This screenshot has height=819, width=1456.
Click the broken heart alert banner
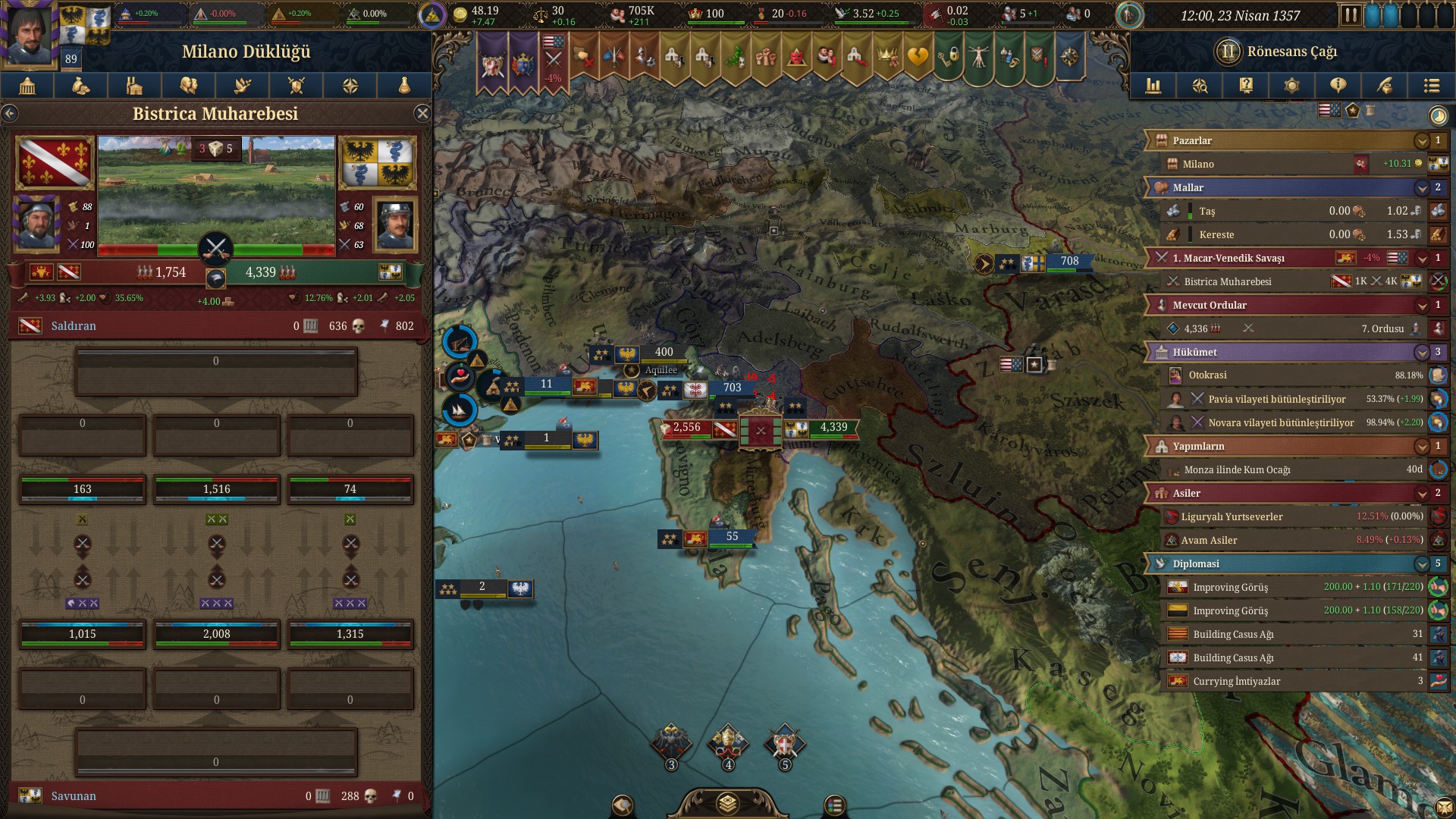click(918, 57)
